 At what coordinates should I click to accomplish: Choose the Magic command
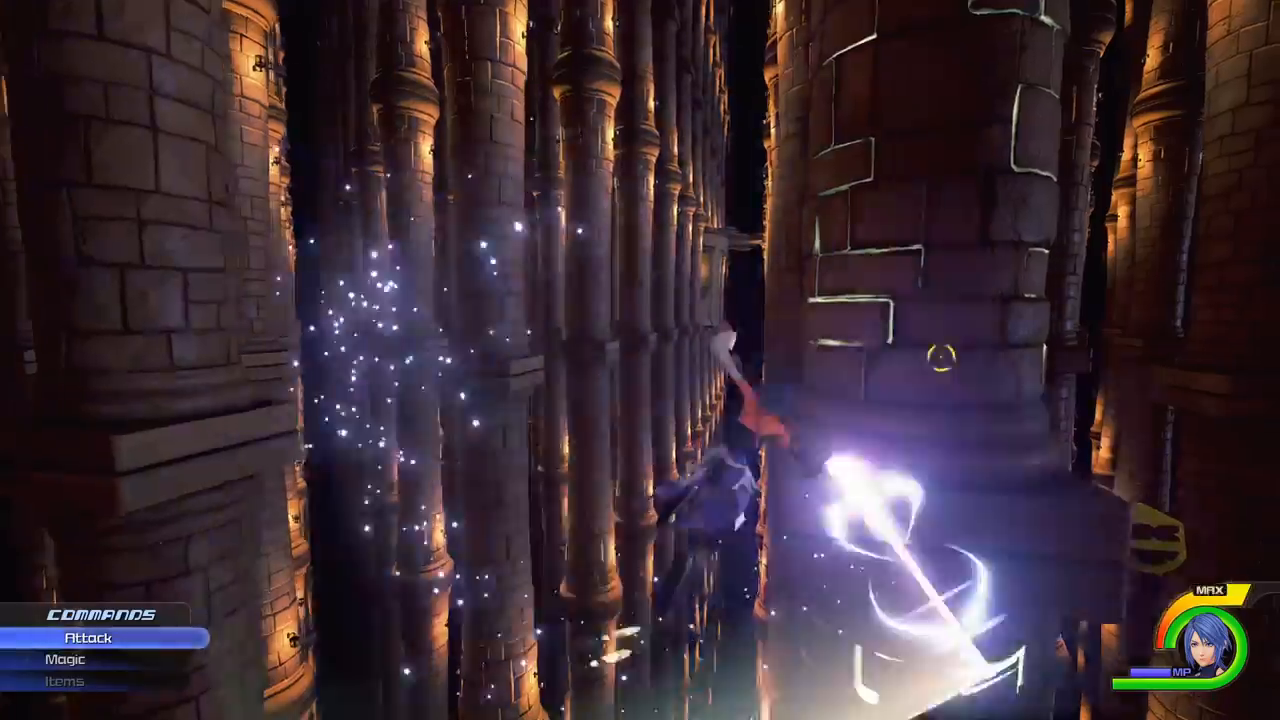click(65, 660)
